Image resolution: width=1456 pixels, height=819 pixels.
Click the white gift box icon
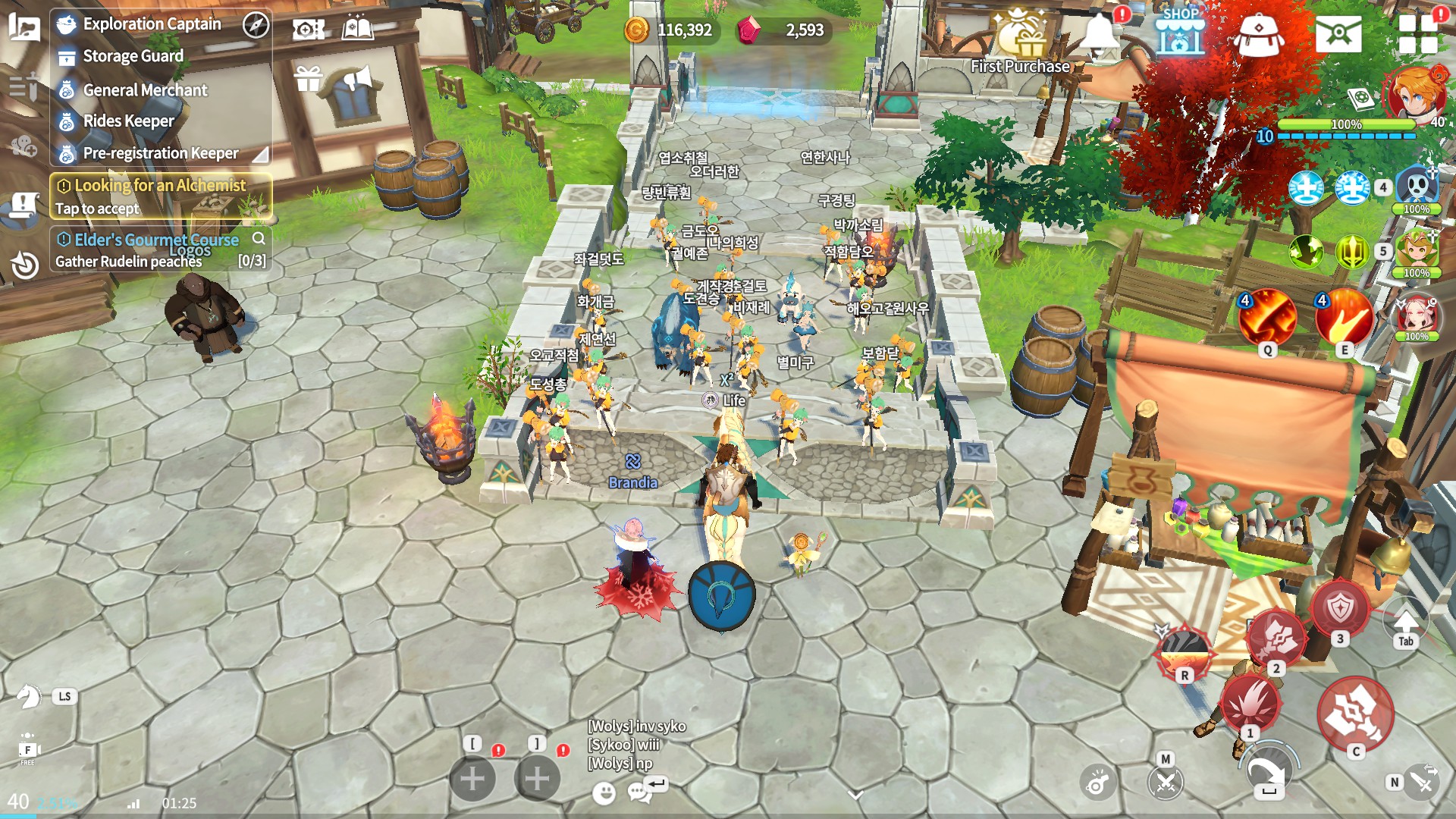click(x=309, y=78)
